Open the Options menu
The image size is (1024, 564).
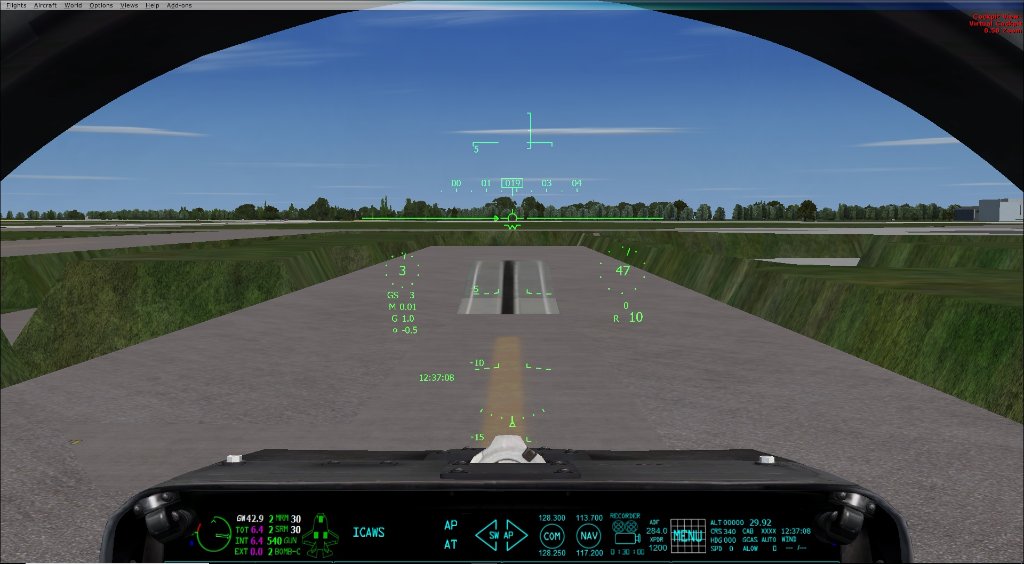pyautogui.click(x=101, y=5)
